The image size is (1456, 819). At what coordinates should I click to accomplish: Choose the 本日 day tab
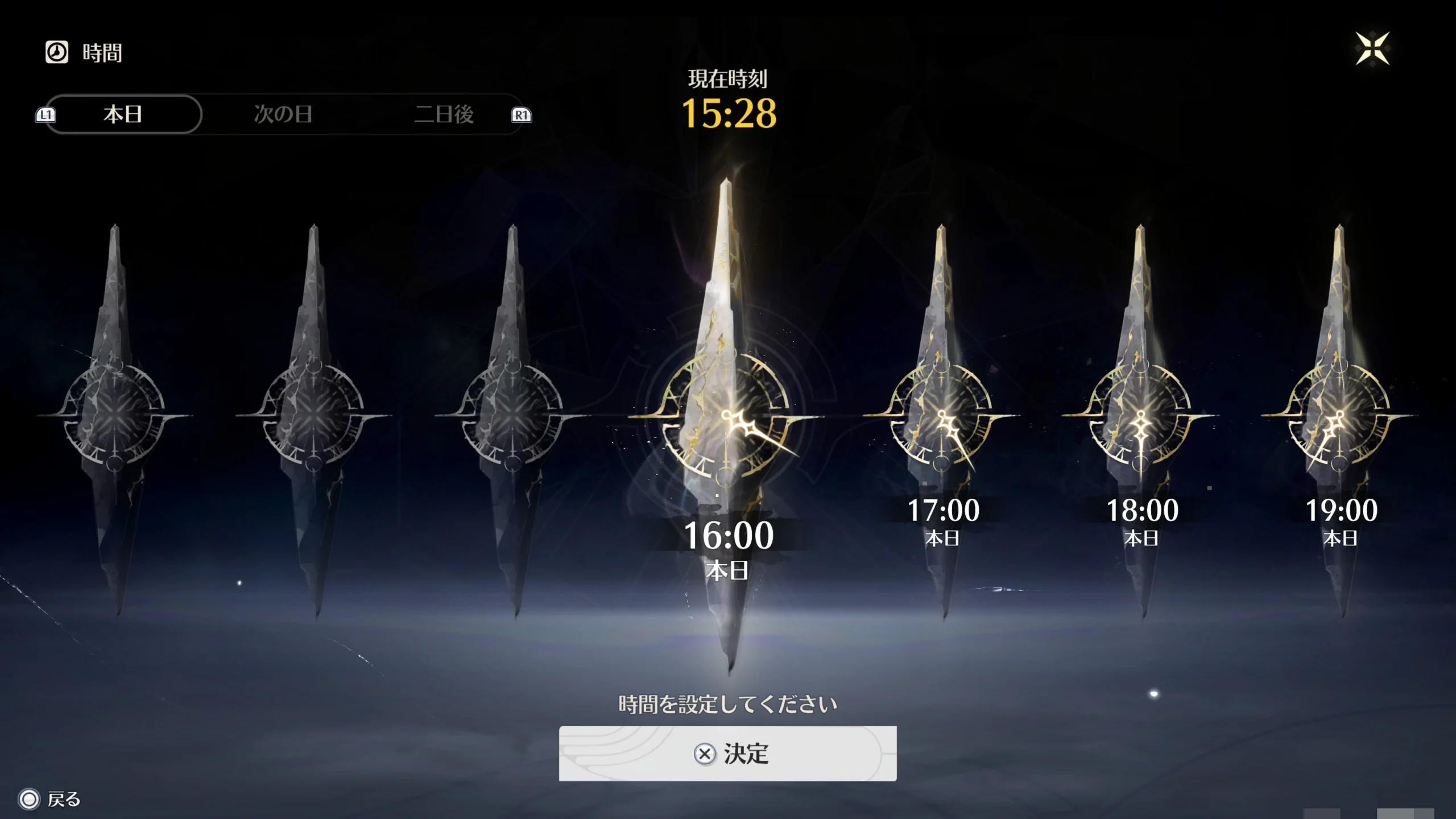pyautogui.click(x=123, y=114)
